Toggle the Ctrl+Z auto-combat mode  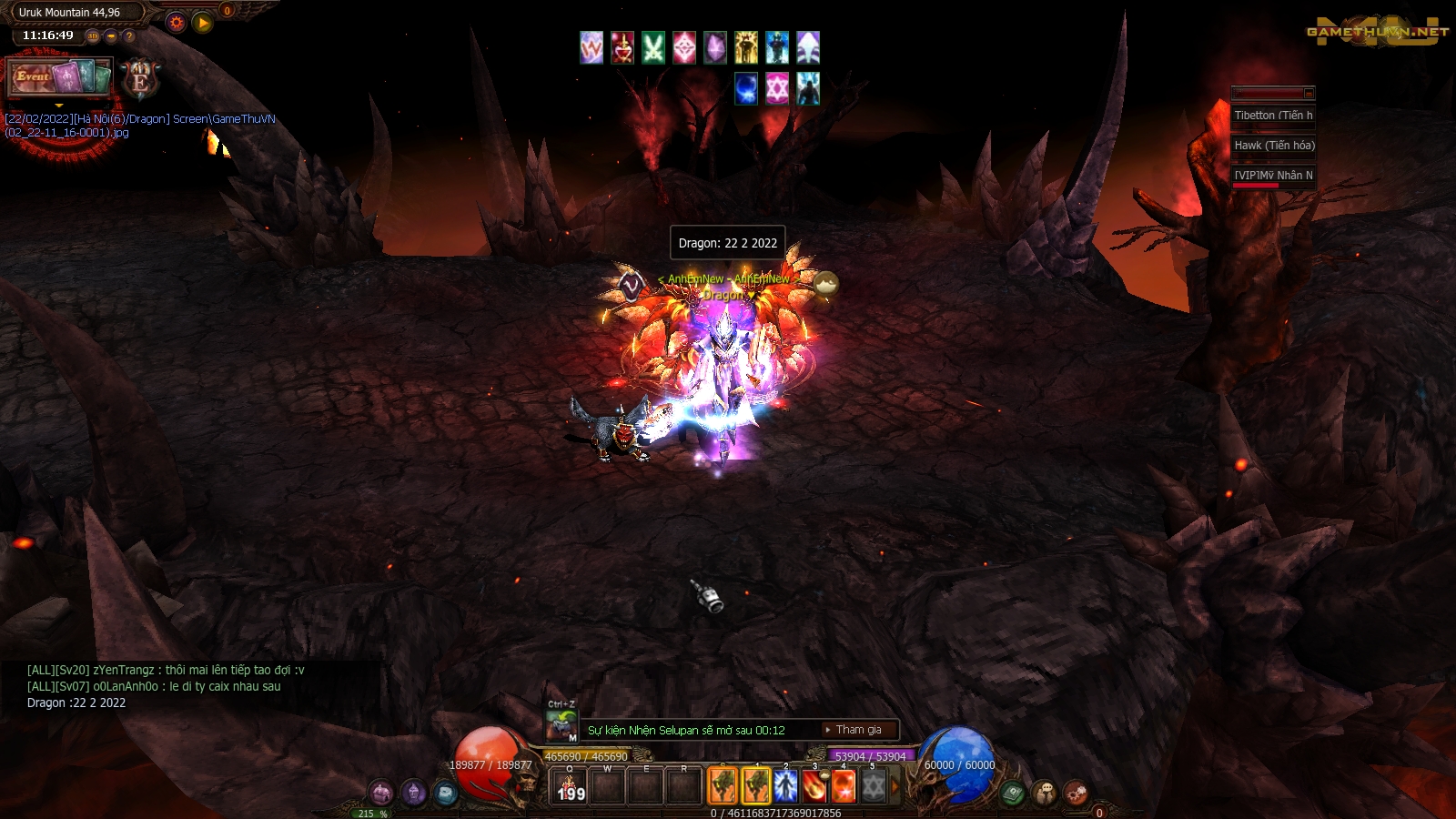point(561,725)
